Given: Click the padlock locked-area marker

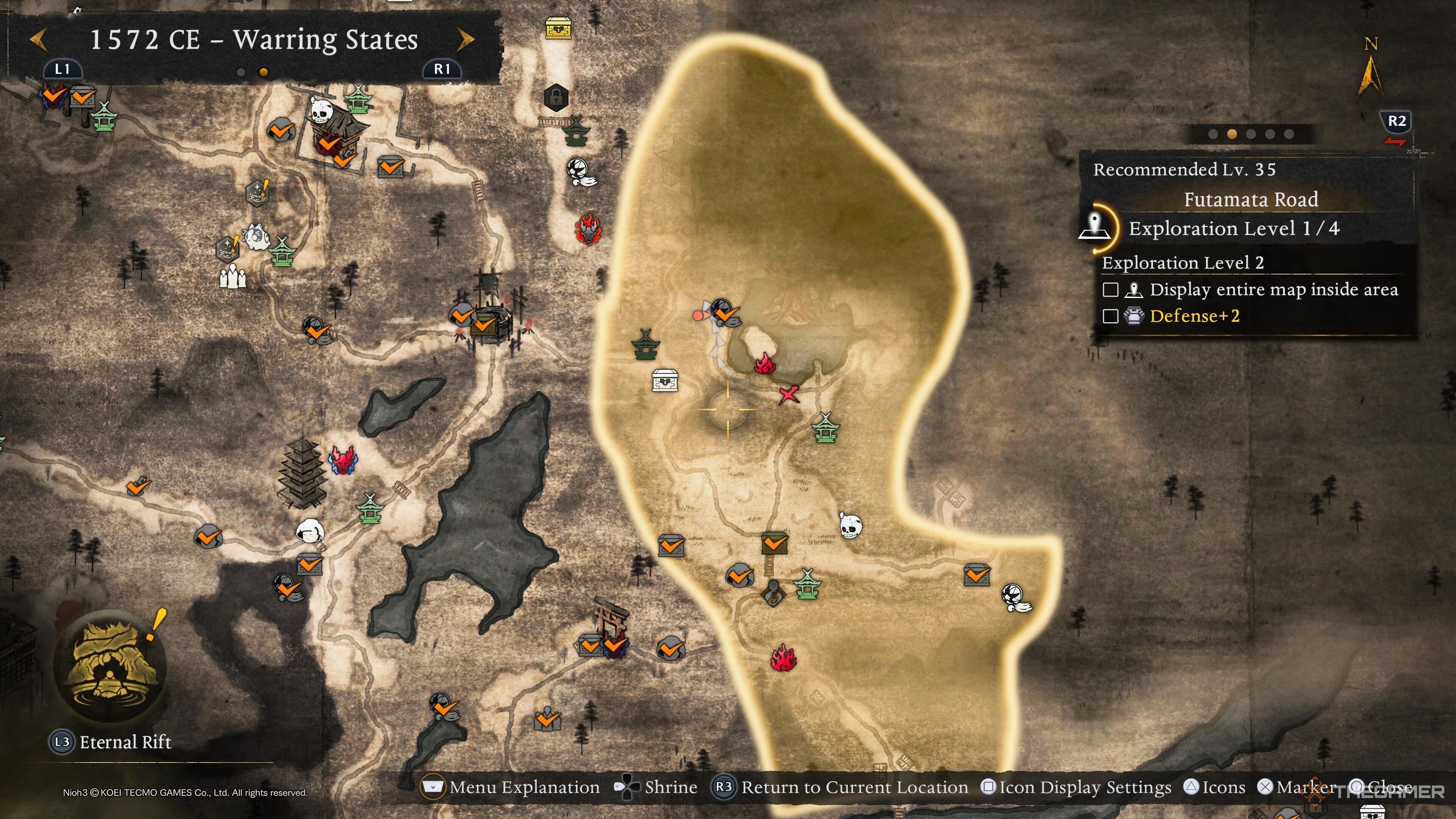Looking at the screenshot, I should point(555,97).
